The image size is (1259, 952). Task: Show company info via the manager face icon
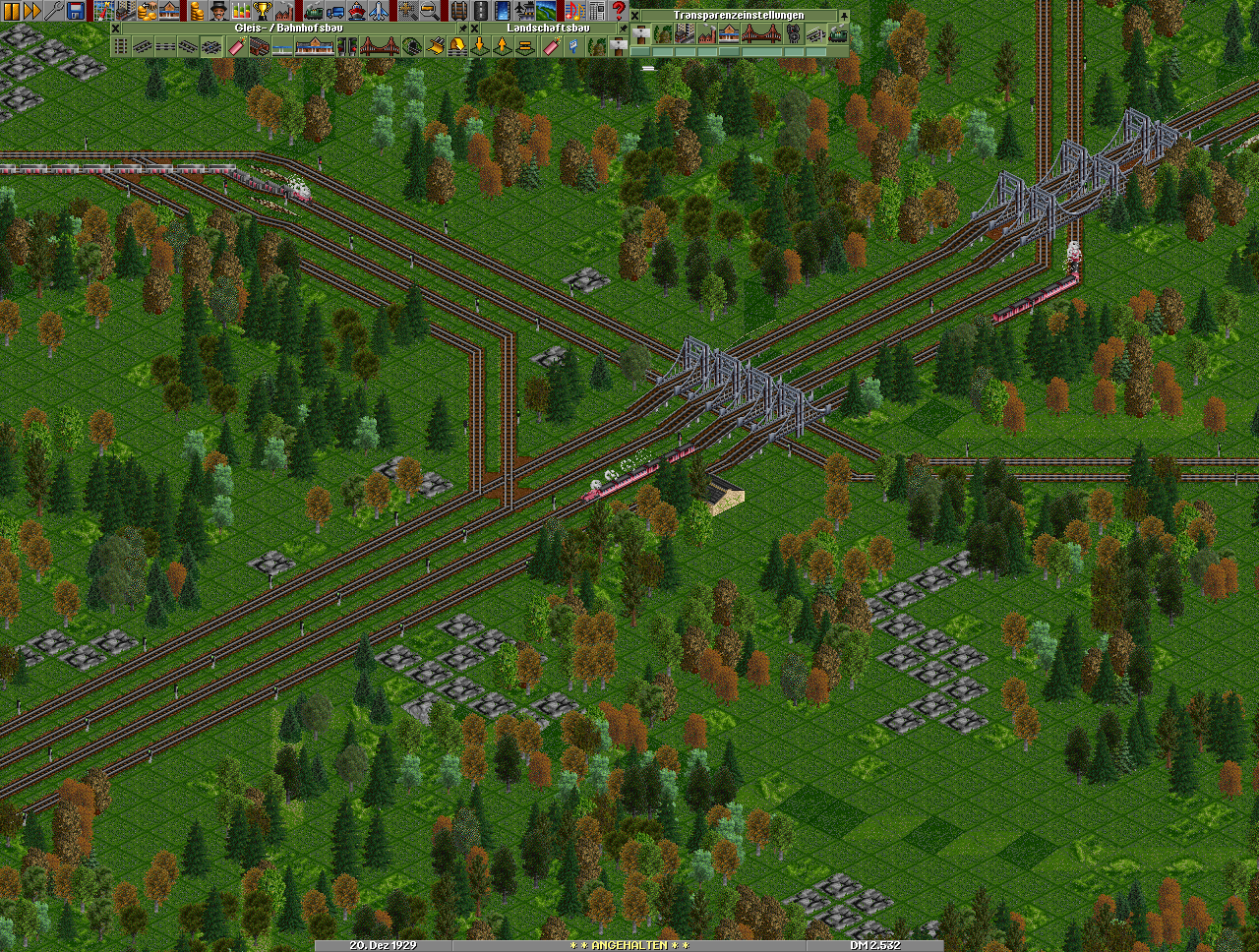coord(217,11)
